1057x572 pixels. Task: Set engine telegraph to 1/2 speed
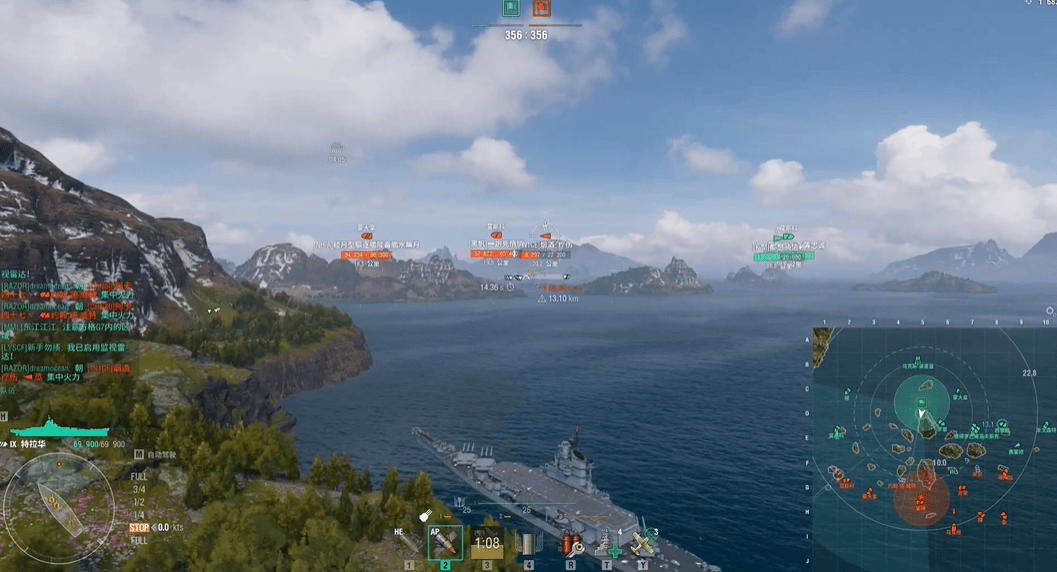tap(139, 502)
